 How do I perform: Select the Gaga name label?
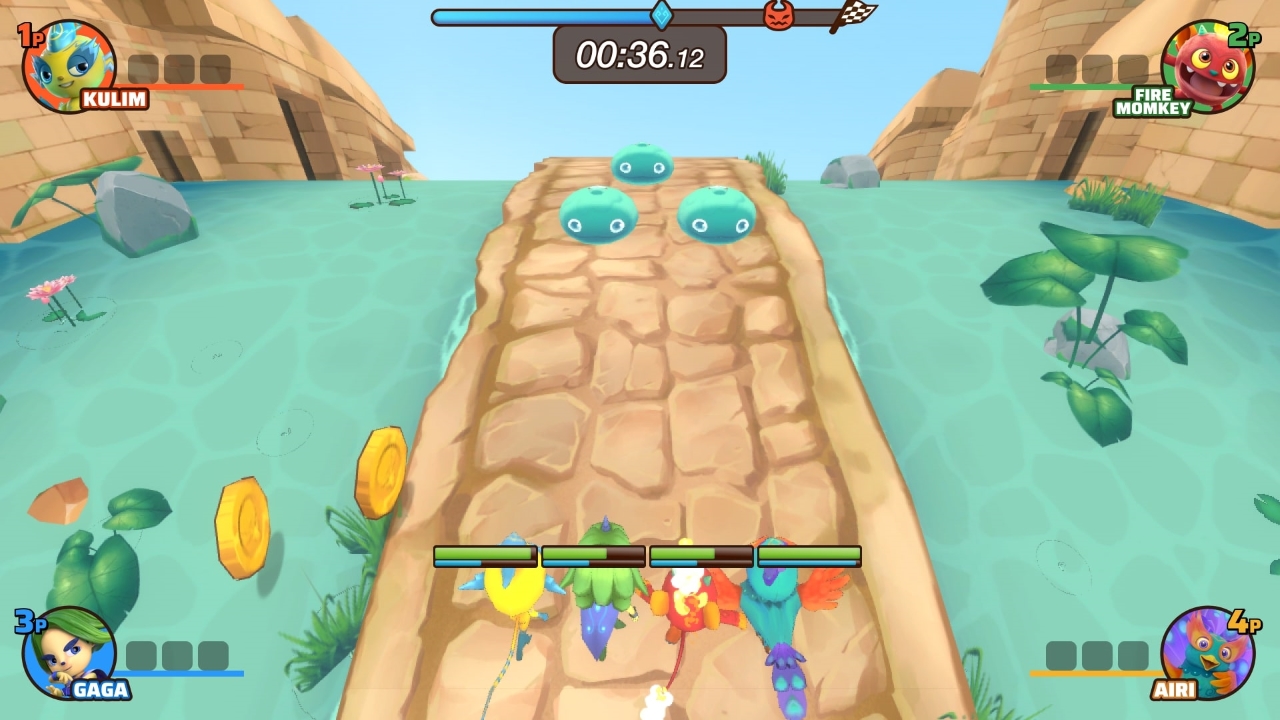(x=100, y=688)
